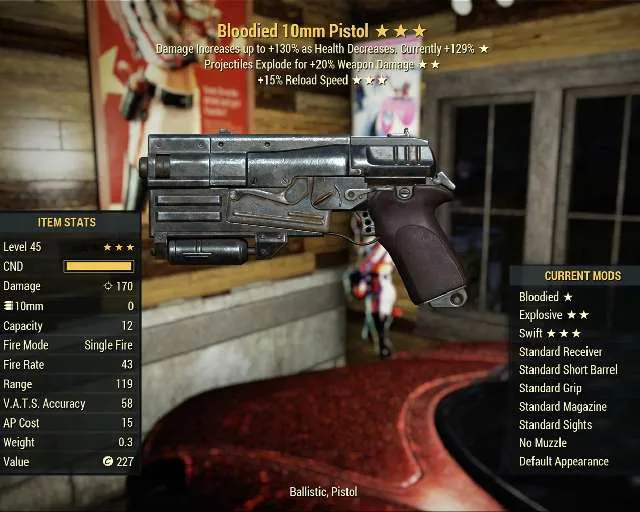Click the Swift mod entry

[550, 333]
